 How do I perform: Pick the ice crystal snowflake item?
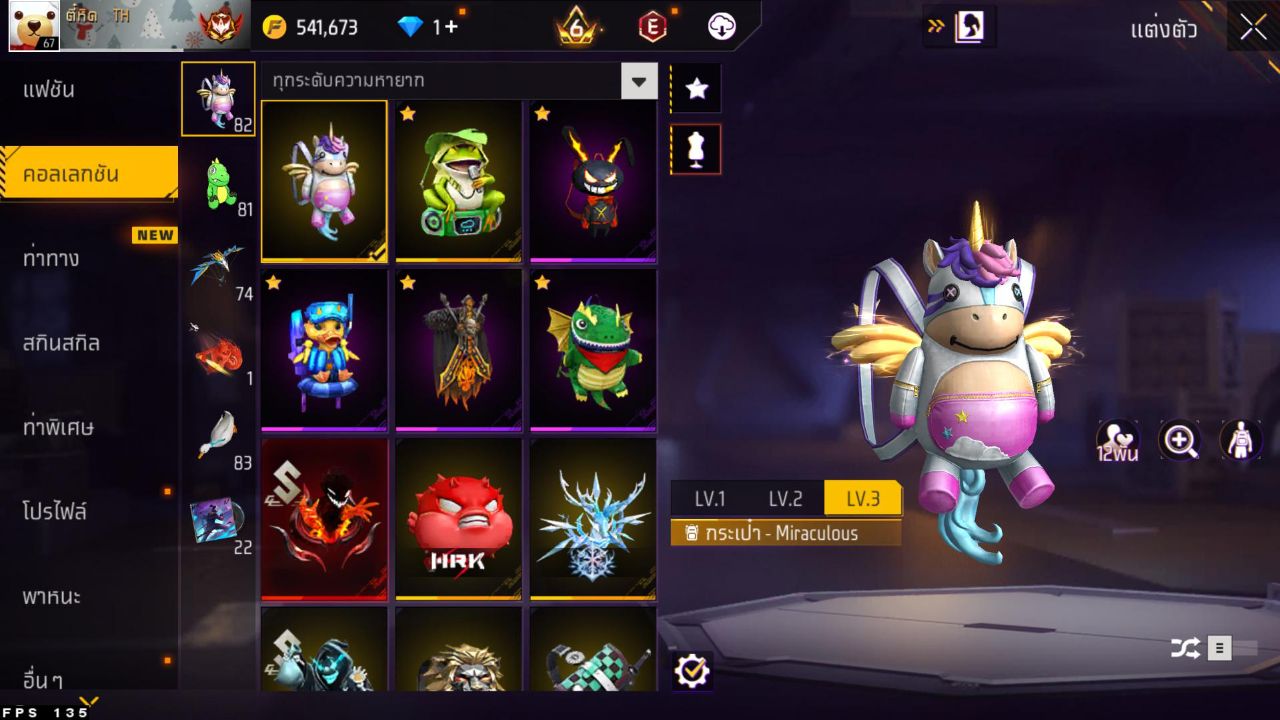[x=593, y=519]
